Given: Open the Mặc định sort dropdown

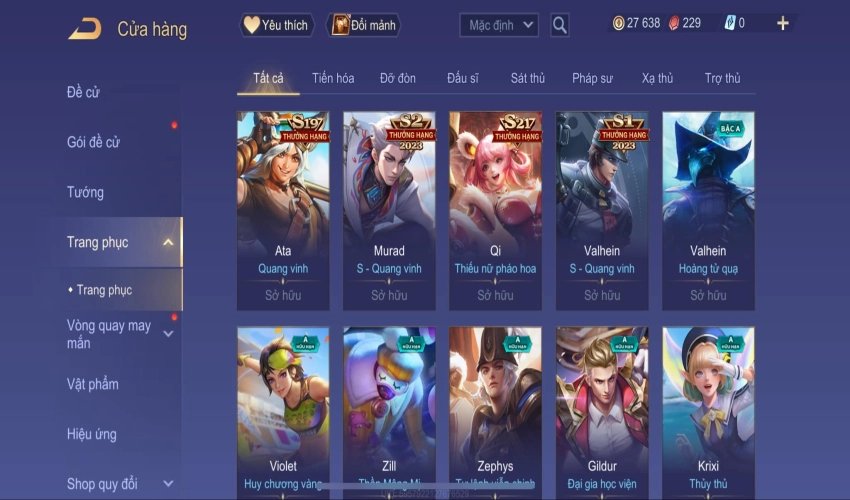Looking at the screenshot, I should (x=500, y=25).
